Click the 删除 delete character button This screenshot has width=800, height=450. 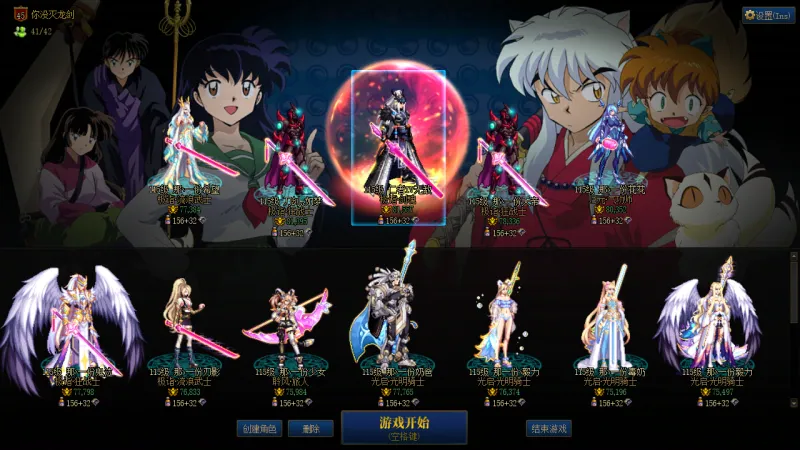click(x=310, y=428)
